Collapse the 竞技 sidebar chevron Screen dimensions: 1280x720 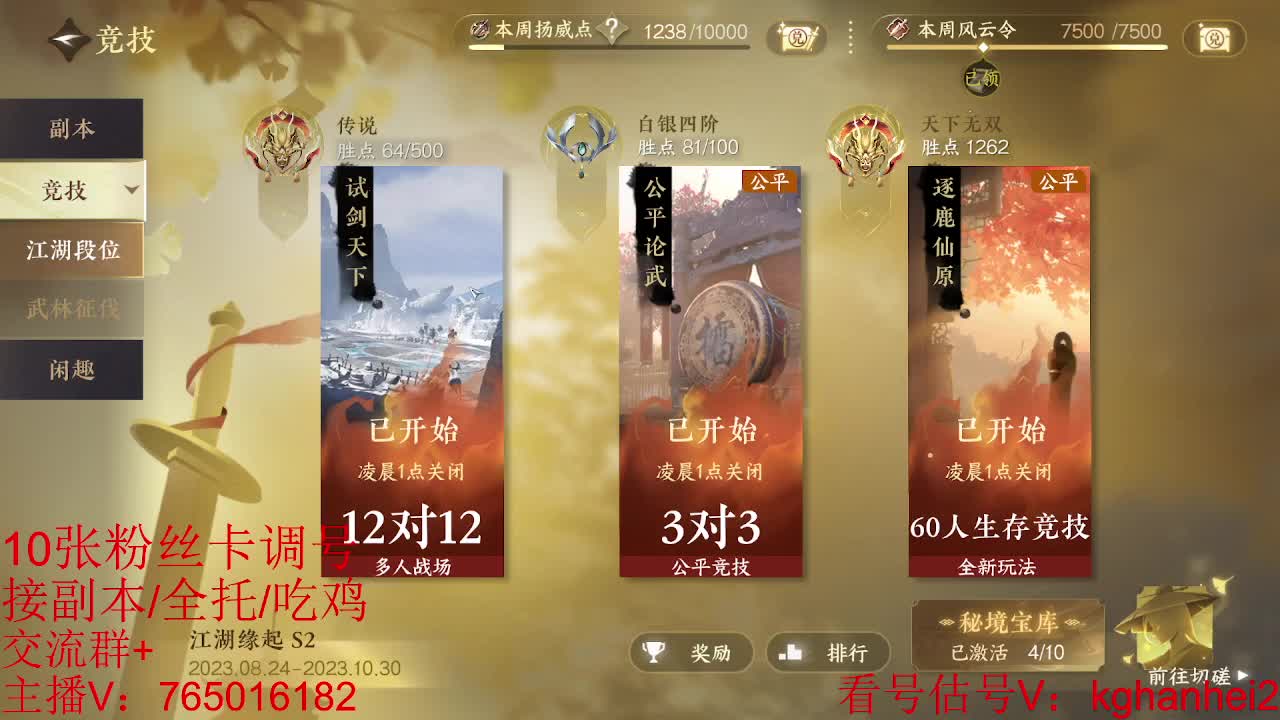tap(134, 189)
